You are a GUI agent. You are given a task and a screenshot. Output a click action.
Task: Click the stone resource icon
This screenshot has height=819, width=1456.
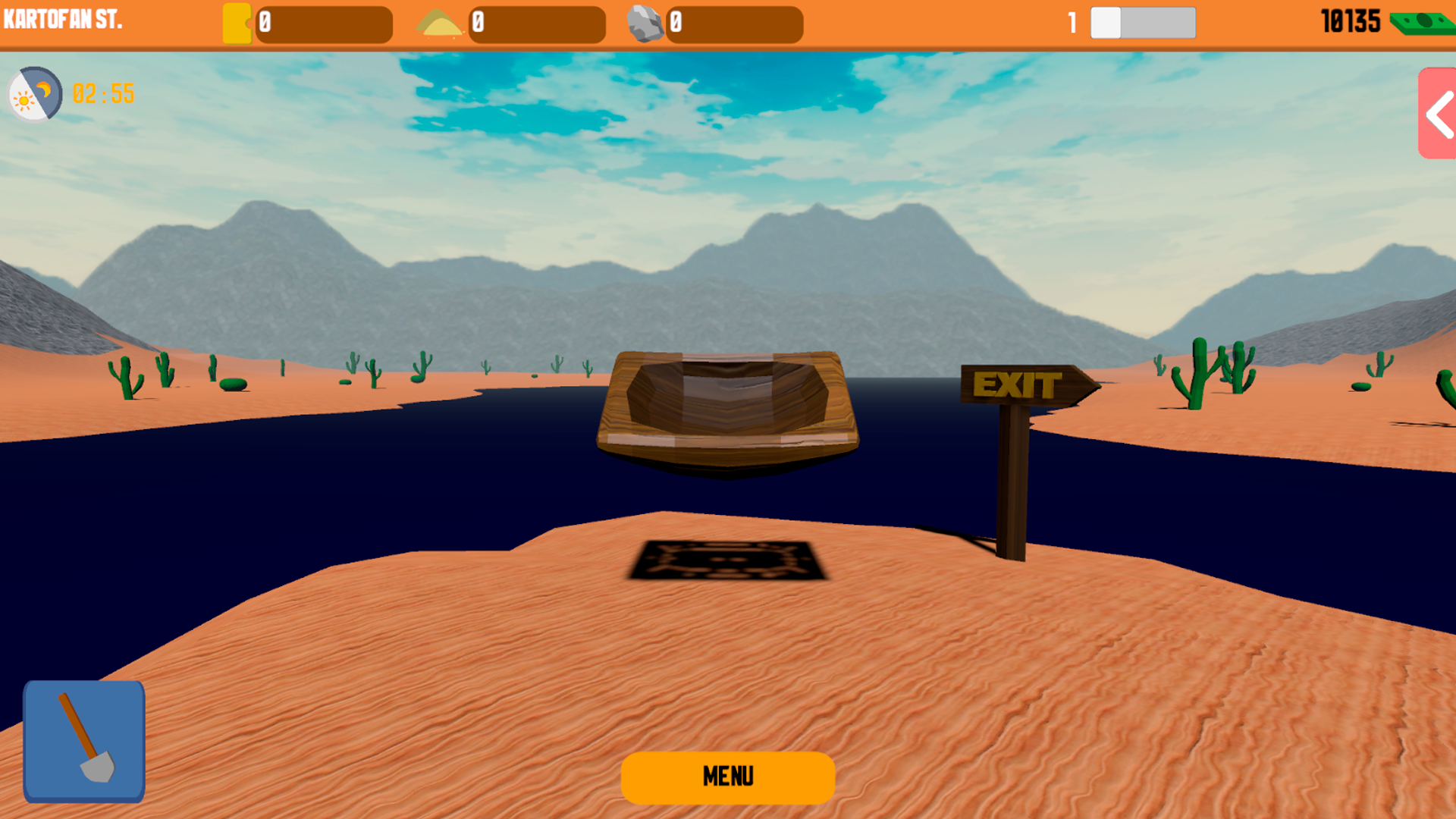(648, 23)
